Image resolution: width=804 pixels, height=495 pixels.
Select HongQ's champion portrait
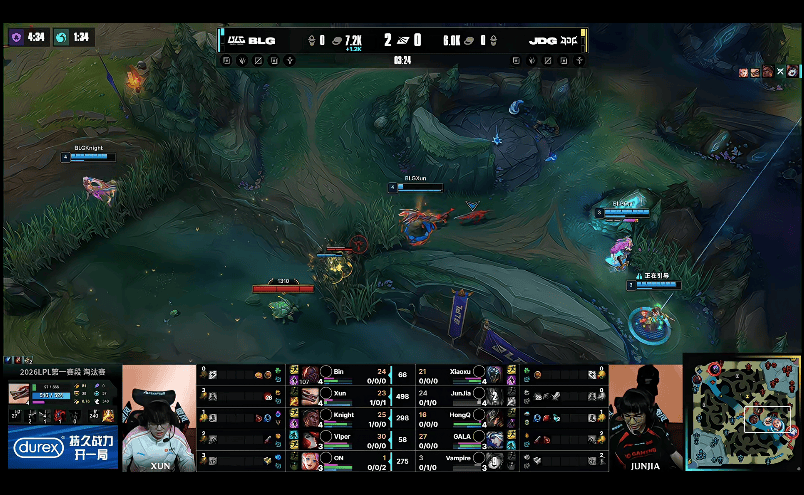pos(494,417)
